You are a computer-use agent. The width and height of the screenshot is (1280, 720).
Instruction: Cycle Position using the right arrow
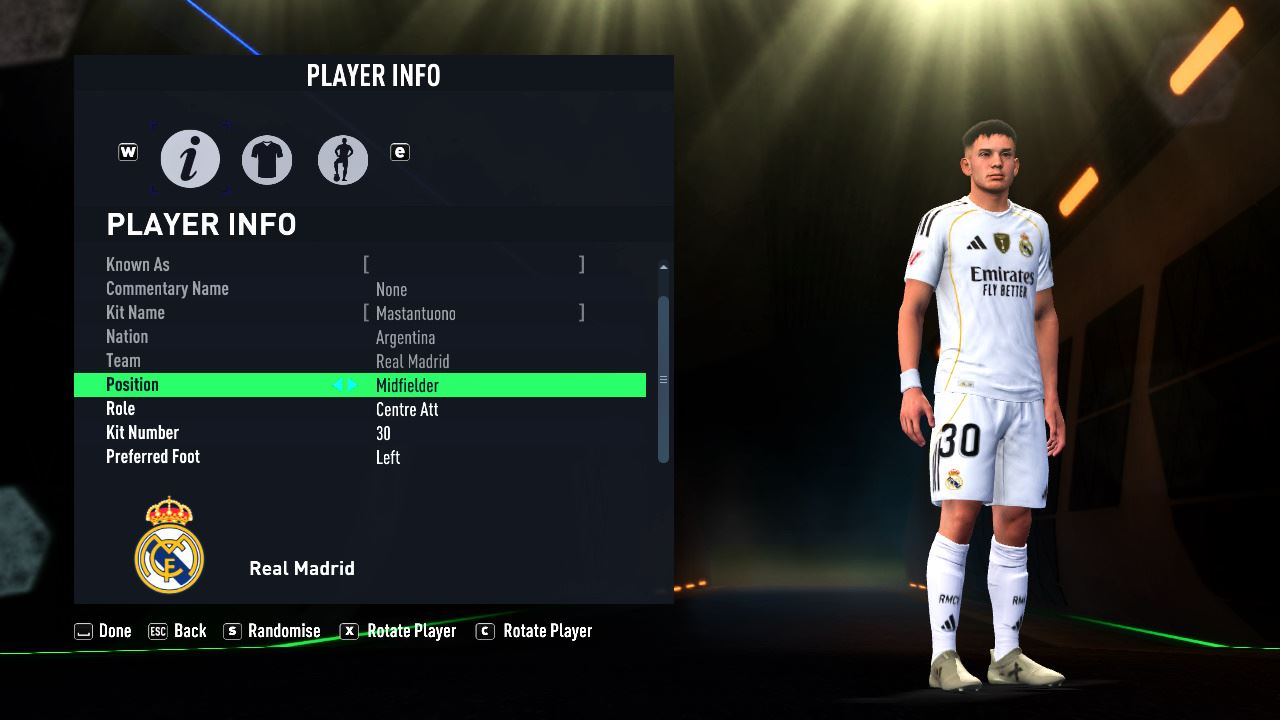[352, 385]
